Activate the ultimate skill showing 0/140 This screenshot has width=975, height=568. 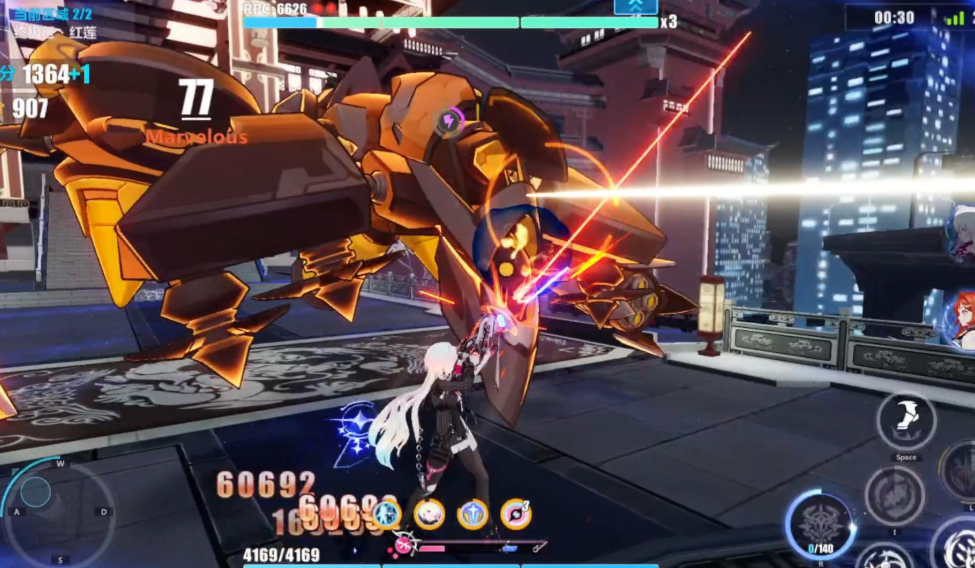click(820, 522)
